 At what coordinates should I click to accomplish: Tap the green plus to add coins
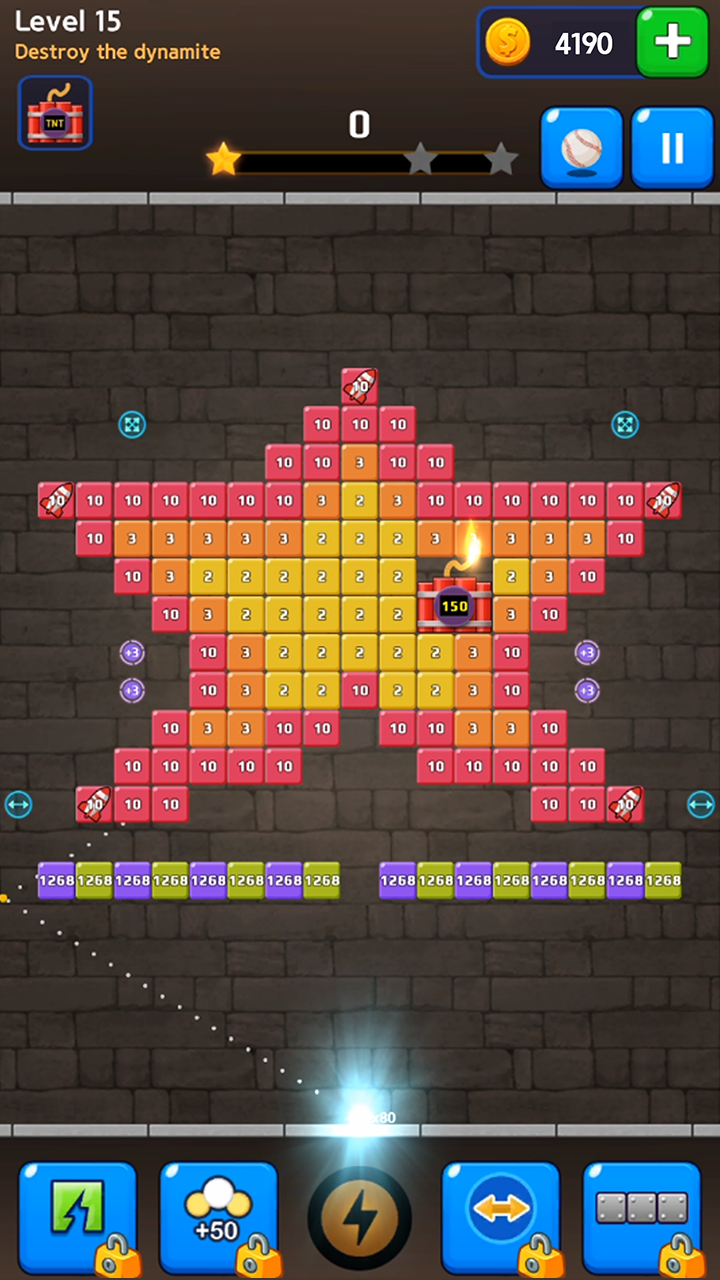[x=671, y=42]
